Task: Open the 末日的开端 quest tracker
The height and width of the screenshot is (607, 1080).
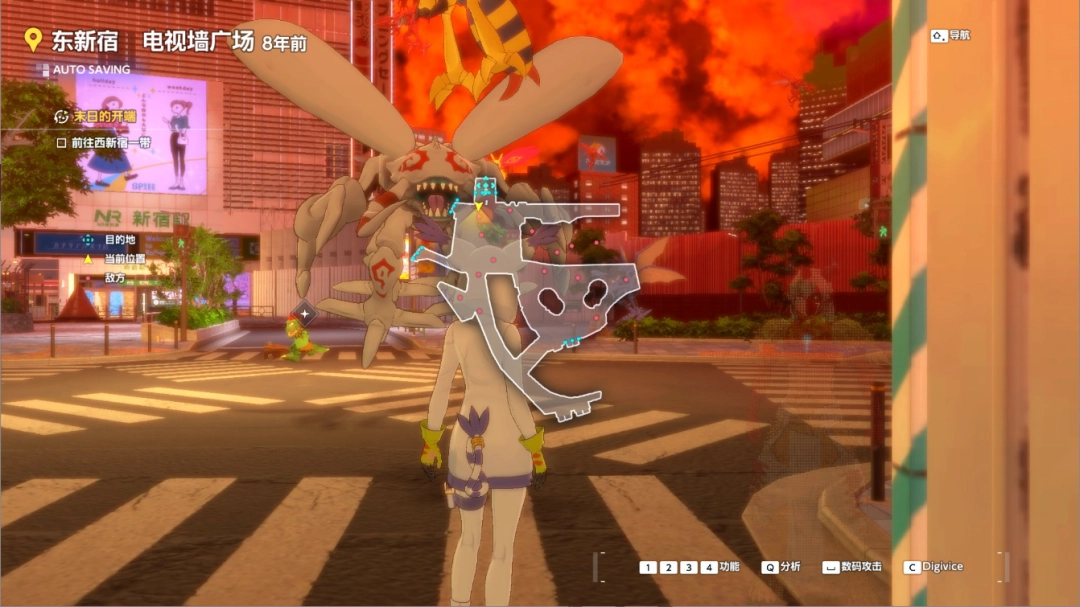Action: tap(96, 116)
